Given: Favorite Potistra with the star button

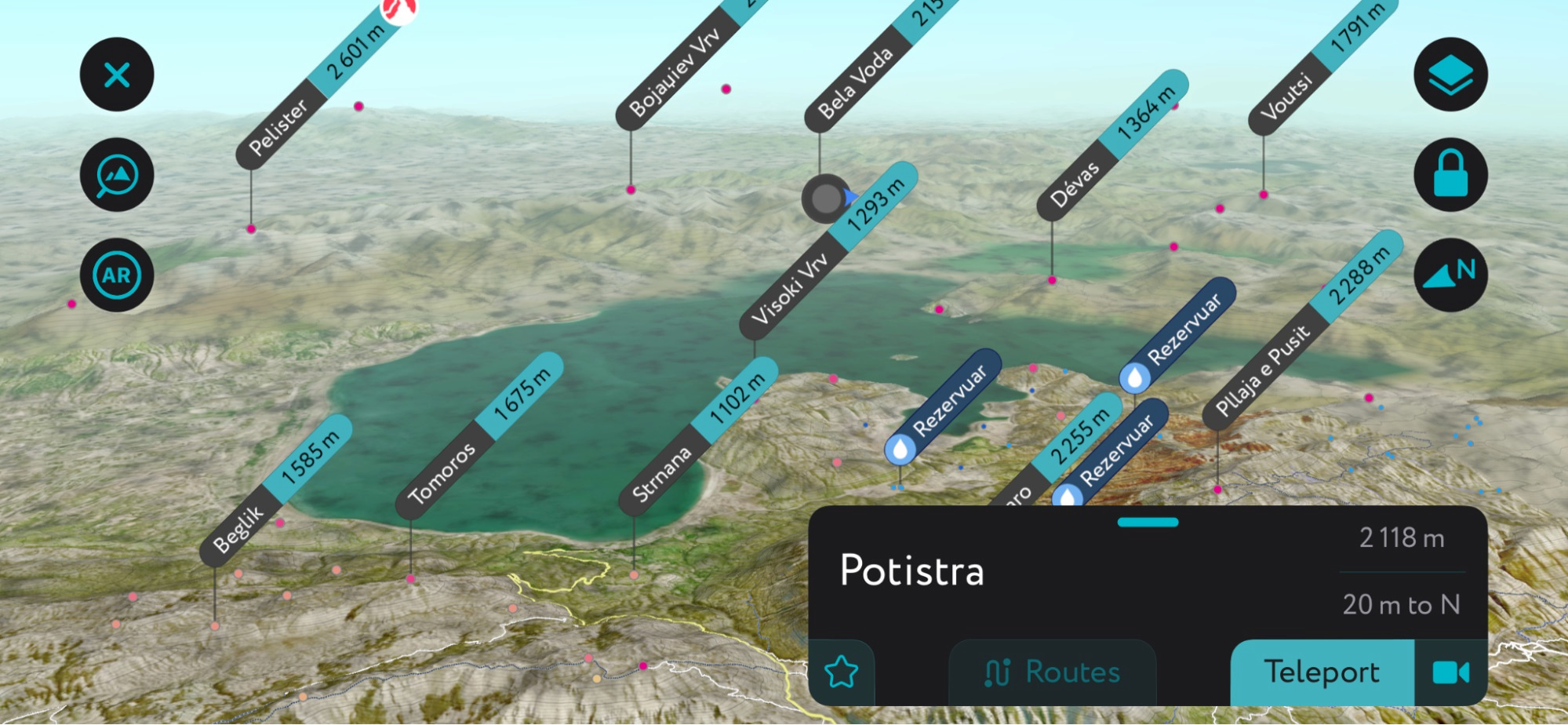Looking at the screenshot, I should (x=842, y=671).
